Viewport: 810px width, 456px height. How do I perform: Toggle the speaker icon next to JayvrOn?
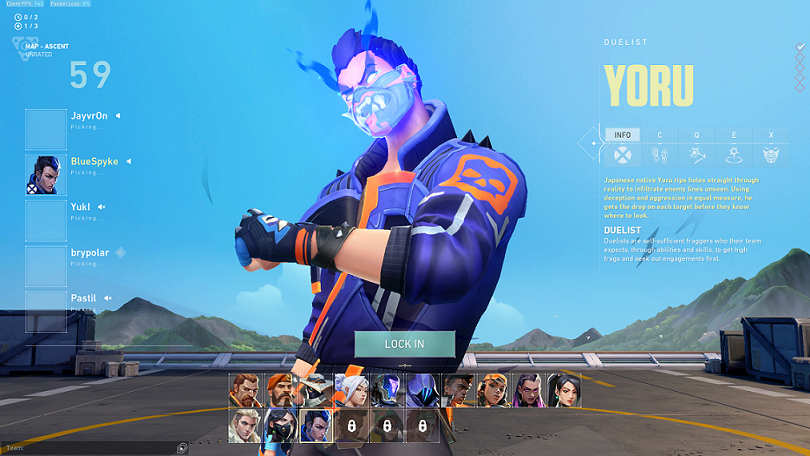click(x=117, y=116)
